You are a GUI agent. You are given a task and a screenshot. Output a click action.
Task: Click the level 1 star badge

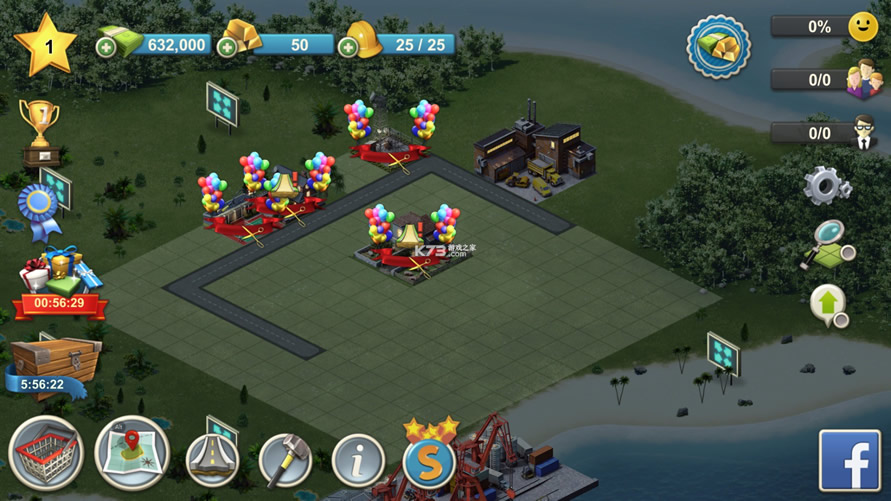45,46
